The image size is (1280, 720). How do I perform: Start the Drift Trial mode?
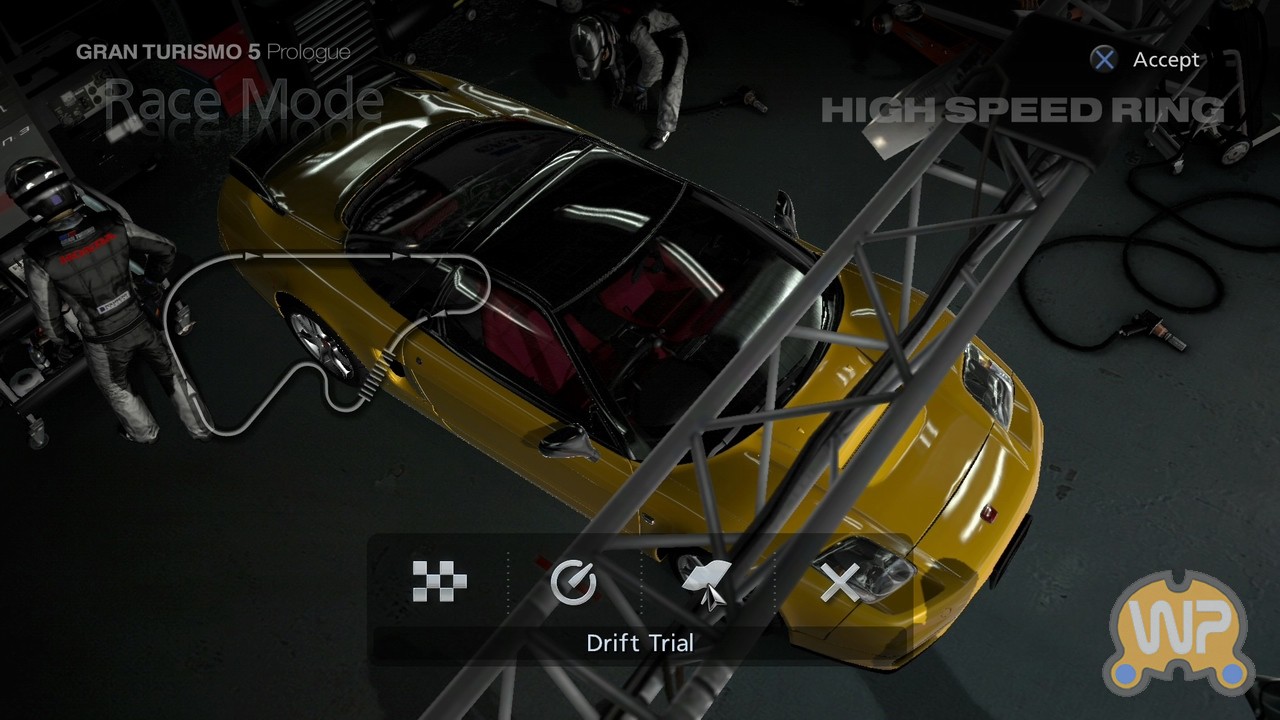(x=706, y=582)
